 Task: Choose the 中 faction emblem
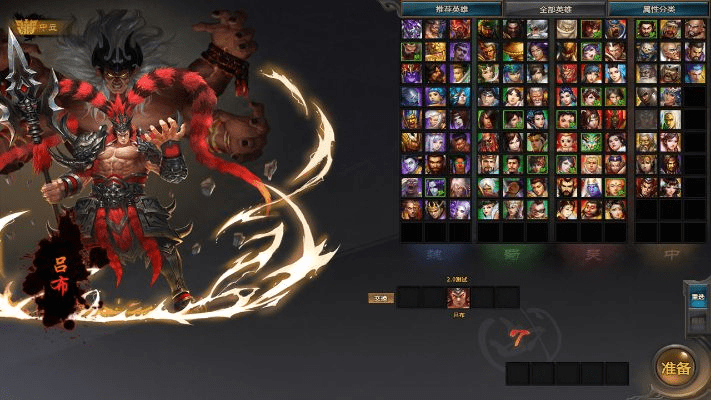pyautogui.click(x=671, y=255)
